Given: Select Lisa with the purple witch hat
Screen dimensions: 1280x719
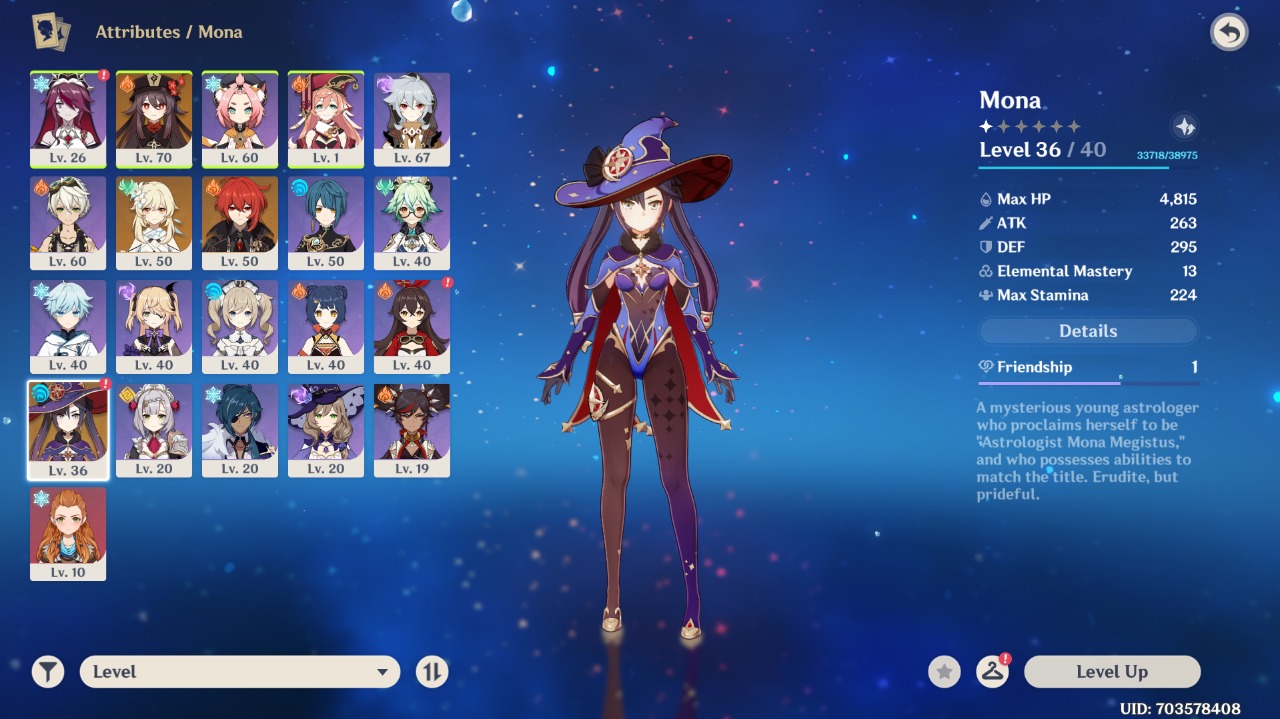Looking at the screenshot, I should [x=326, y=430].
